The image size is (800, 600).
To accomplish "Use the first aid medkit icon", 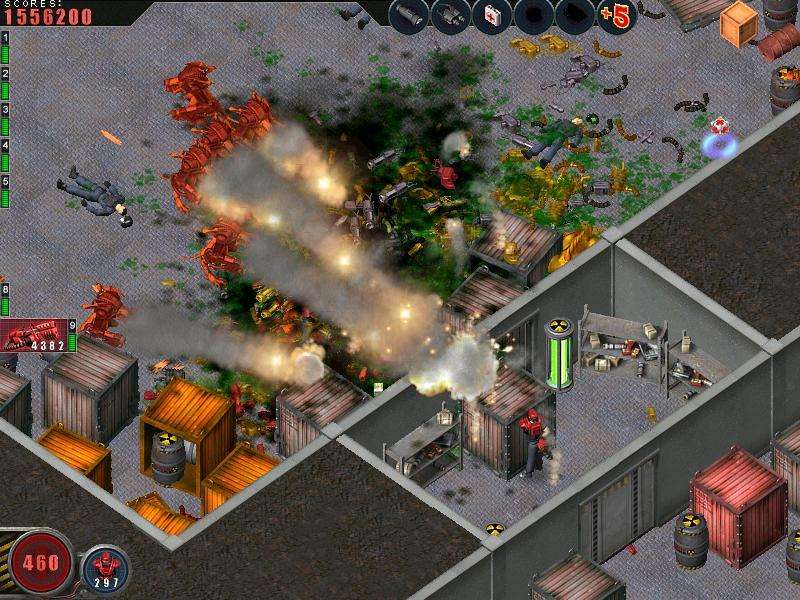I will coord(491,15).
